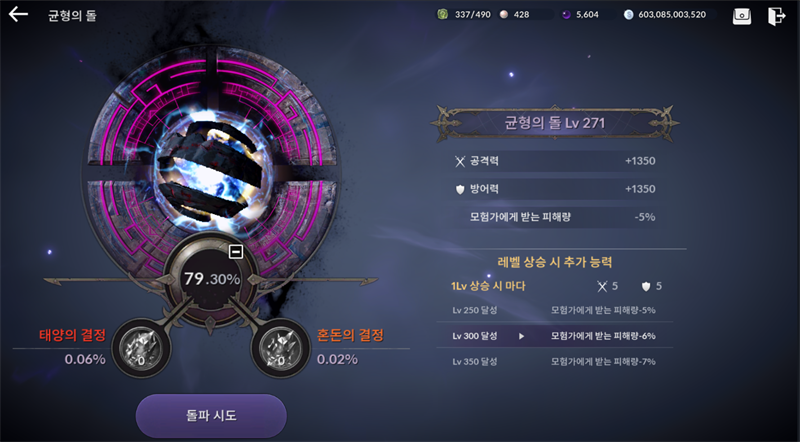Click the minus button above 79.30%
Viewport: 800px width, 442px height.
tap(236, 251)
